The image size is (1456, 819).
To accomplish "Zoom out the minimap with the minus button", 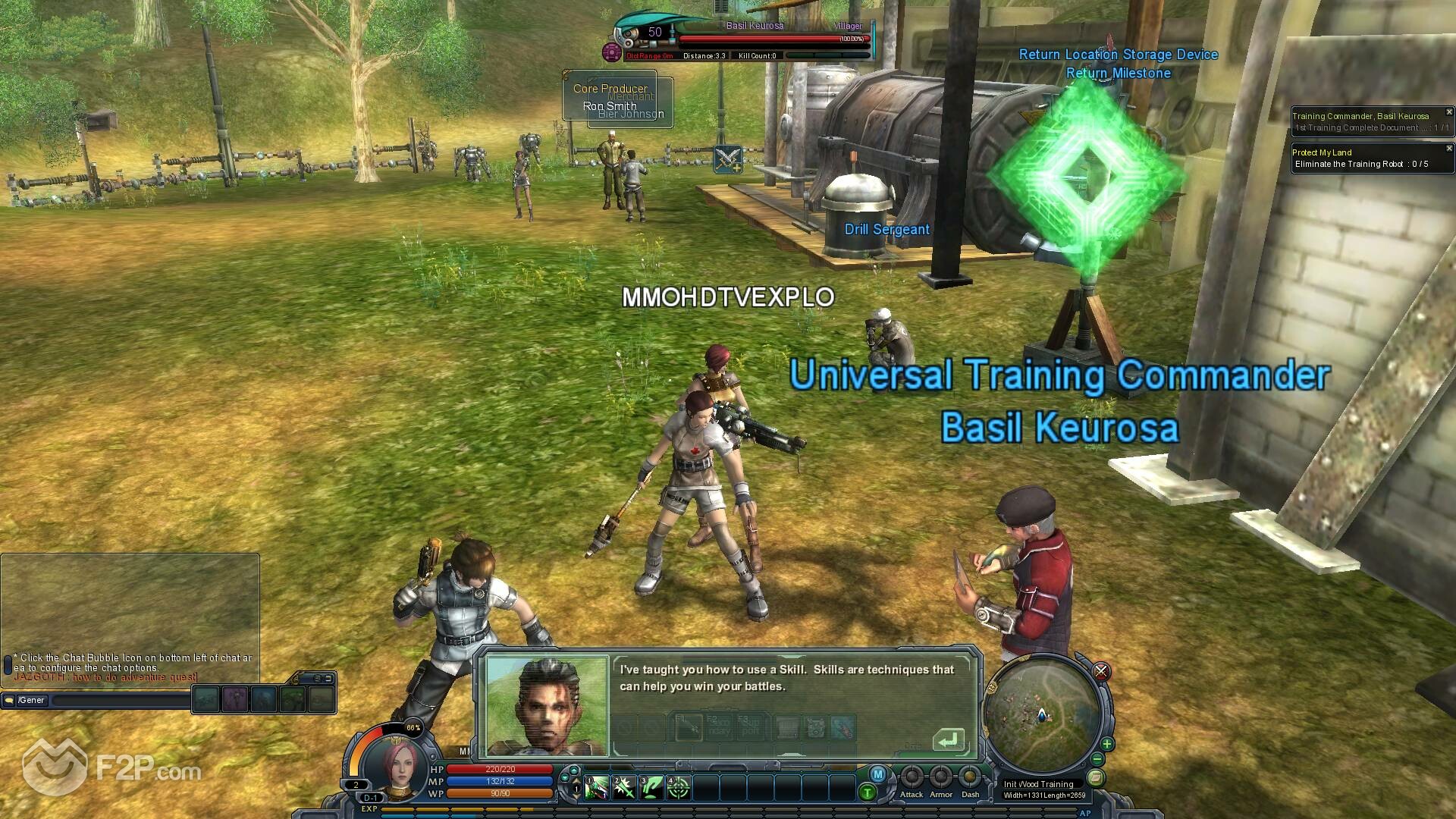I will tap(1097, 760).
